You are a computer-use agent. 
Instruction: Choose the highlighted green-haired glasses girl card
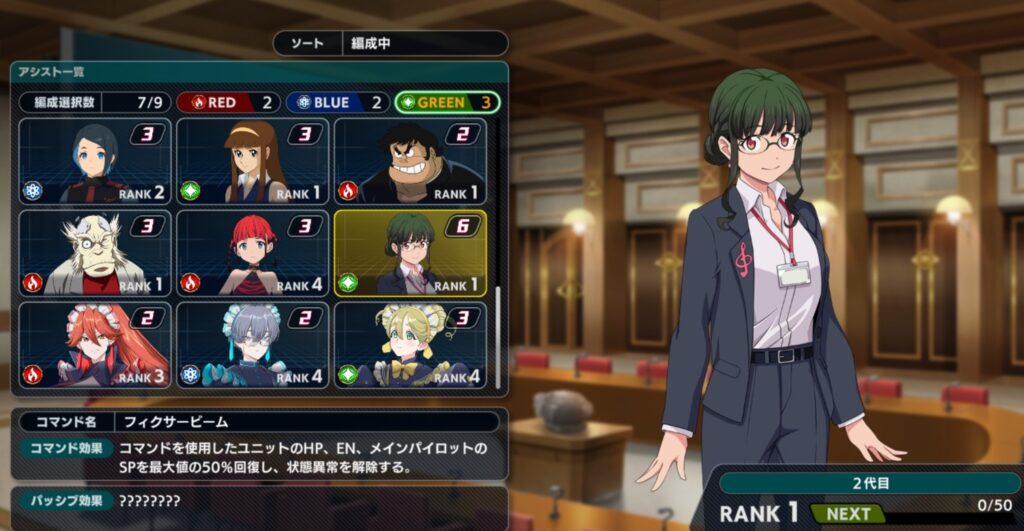(410, 253)
